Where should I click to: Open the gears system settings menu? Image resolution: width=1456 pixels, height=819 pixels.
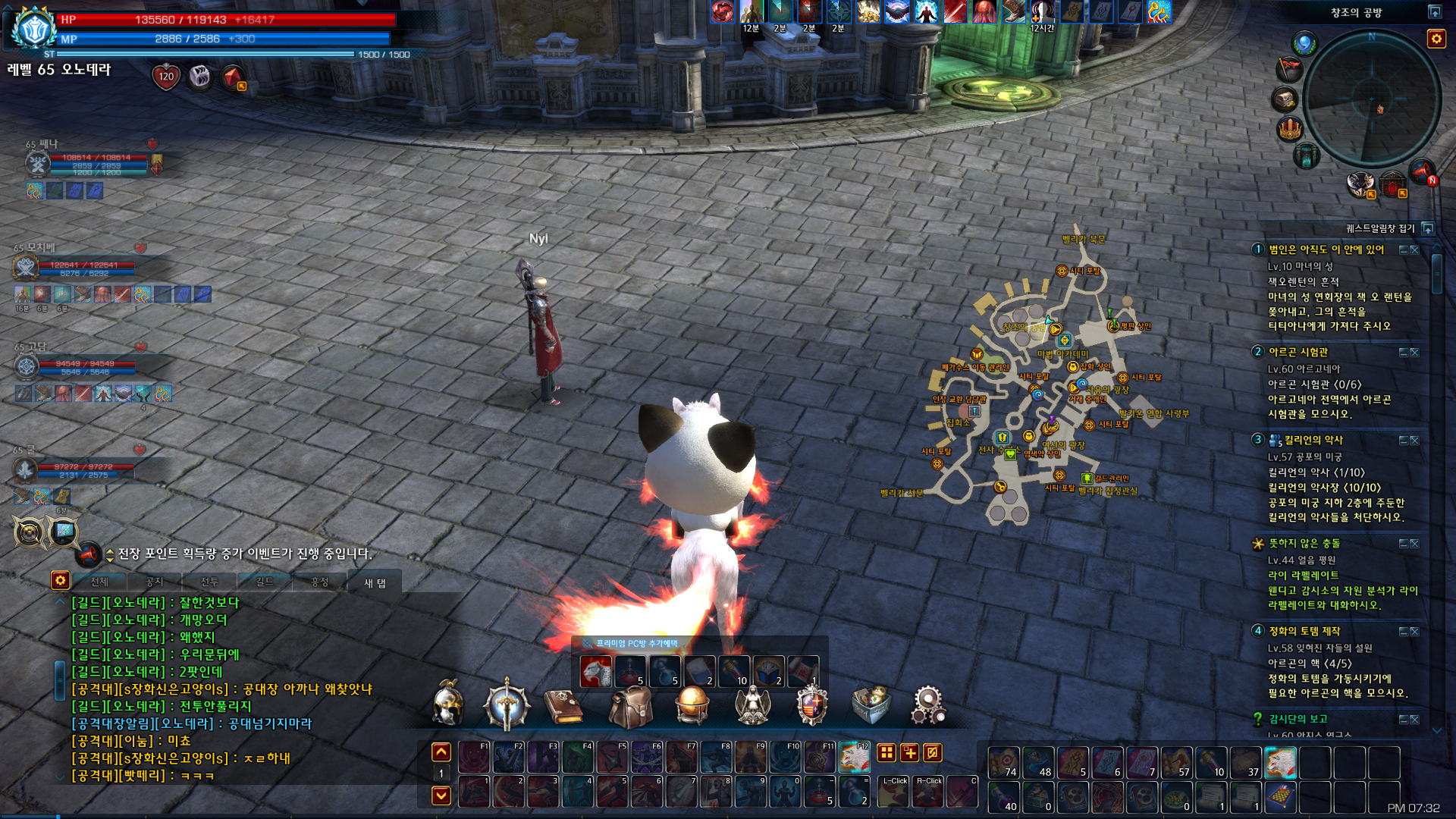[928, 704]
